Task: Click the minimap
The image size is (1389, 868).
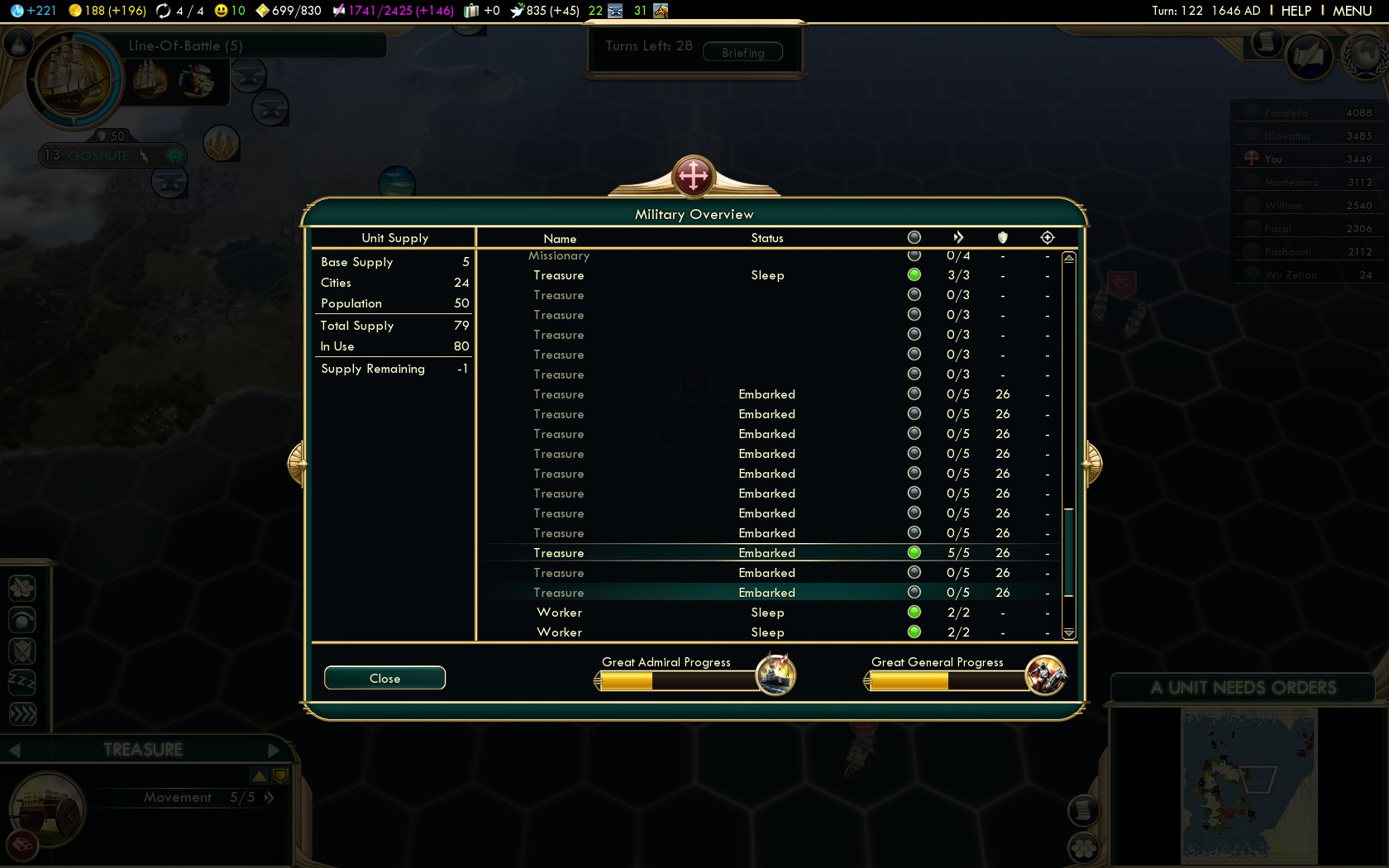Action: coord(1248,785)
